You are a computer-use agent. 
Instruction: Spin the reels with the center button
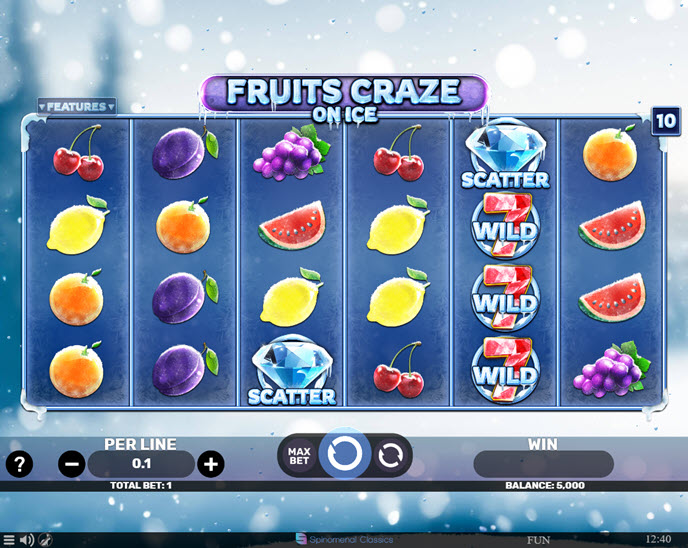click(344, 455)
